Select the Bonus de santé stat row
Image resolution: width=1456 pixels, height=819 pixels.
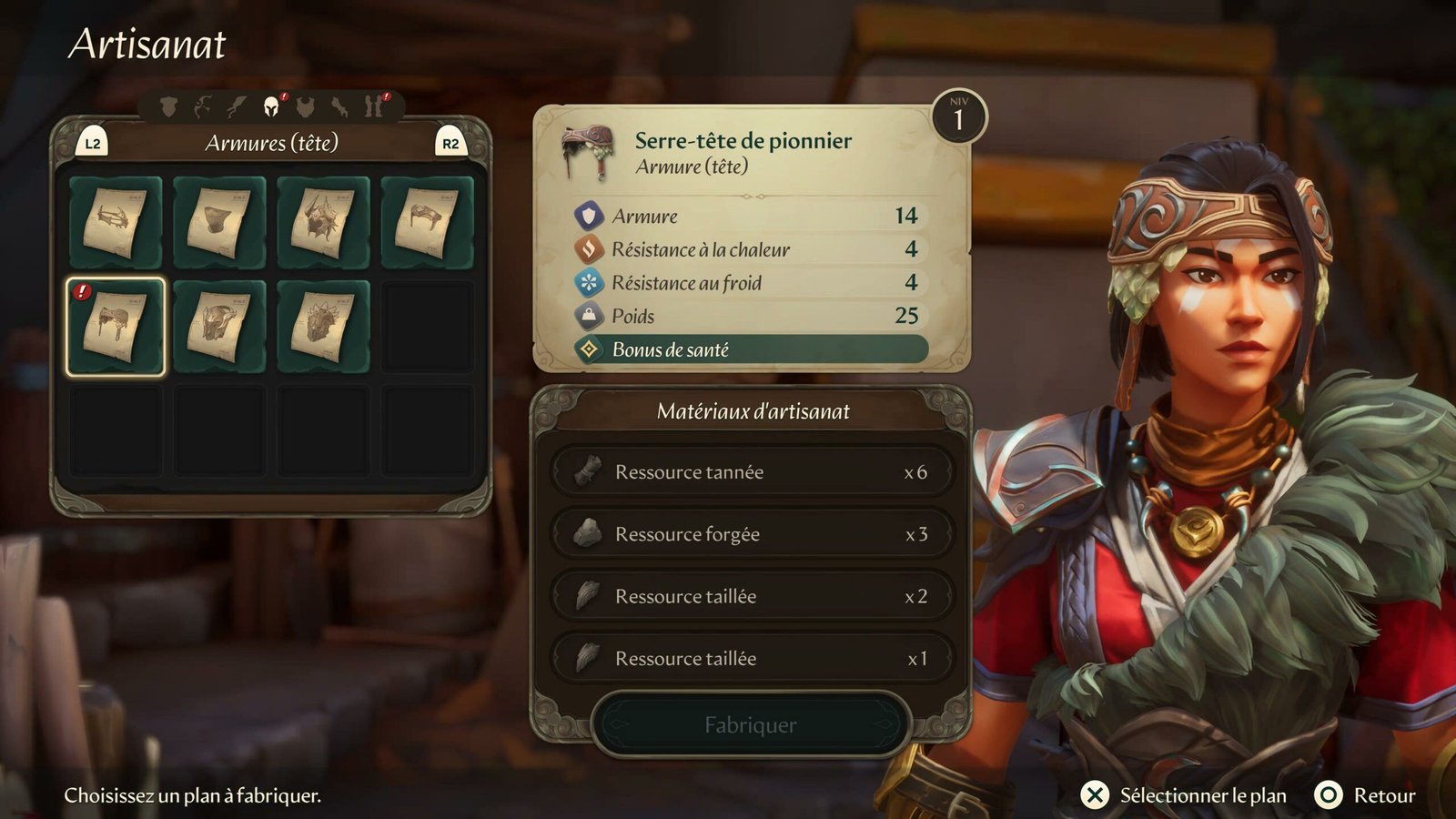click(x=752, y=349)
